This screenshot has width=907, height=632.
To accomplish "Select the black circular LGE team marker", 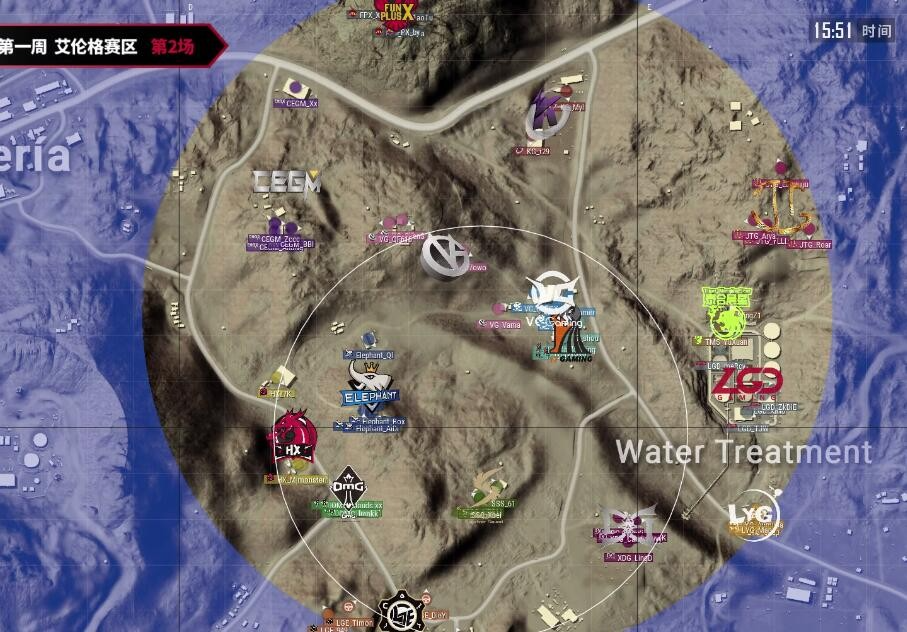I will point(401,611).
